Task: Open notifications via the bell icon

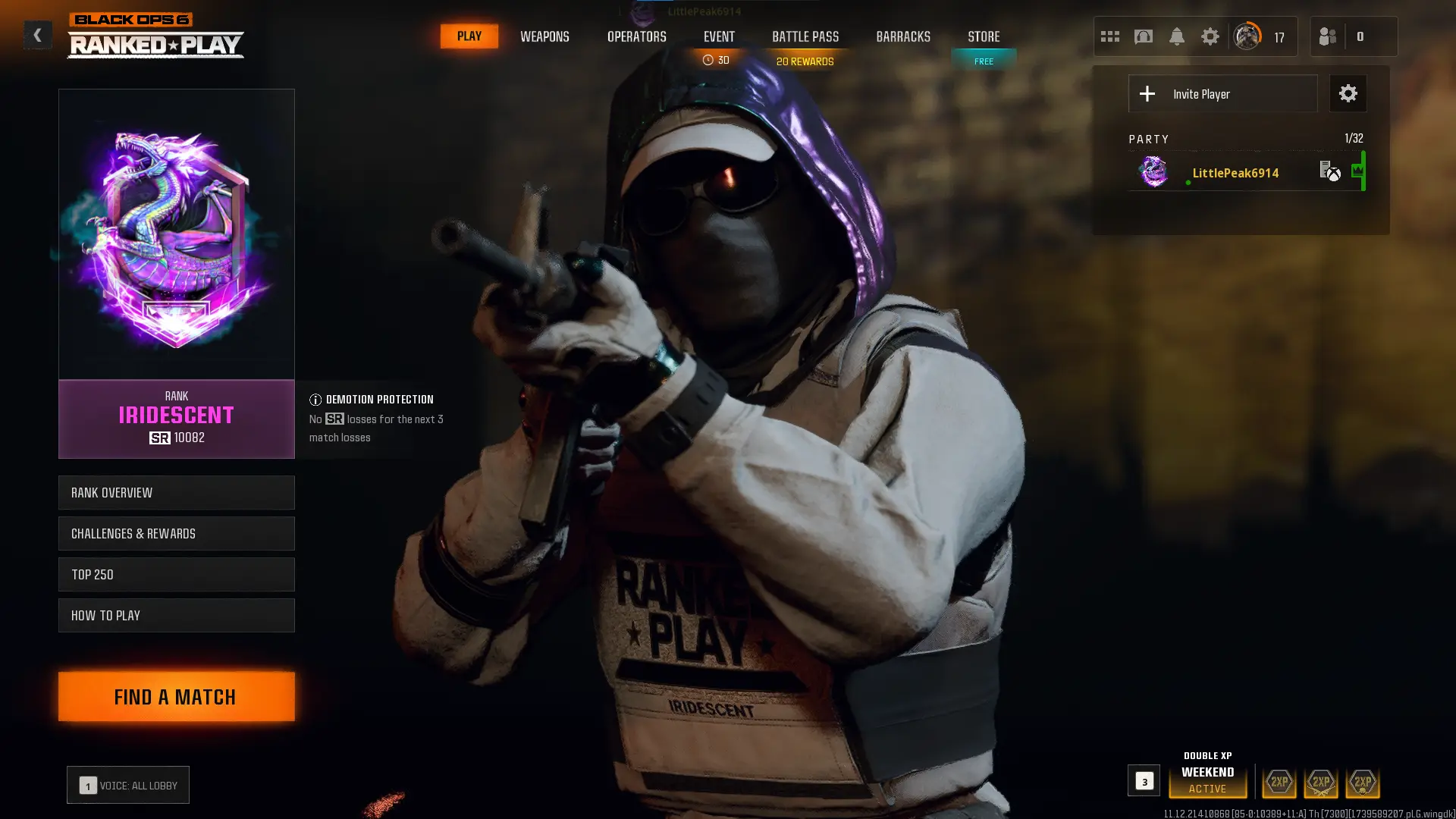Action: coord(1178,36)
